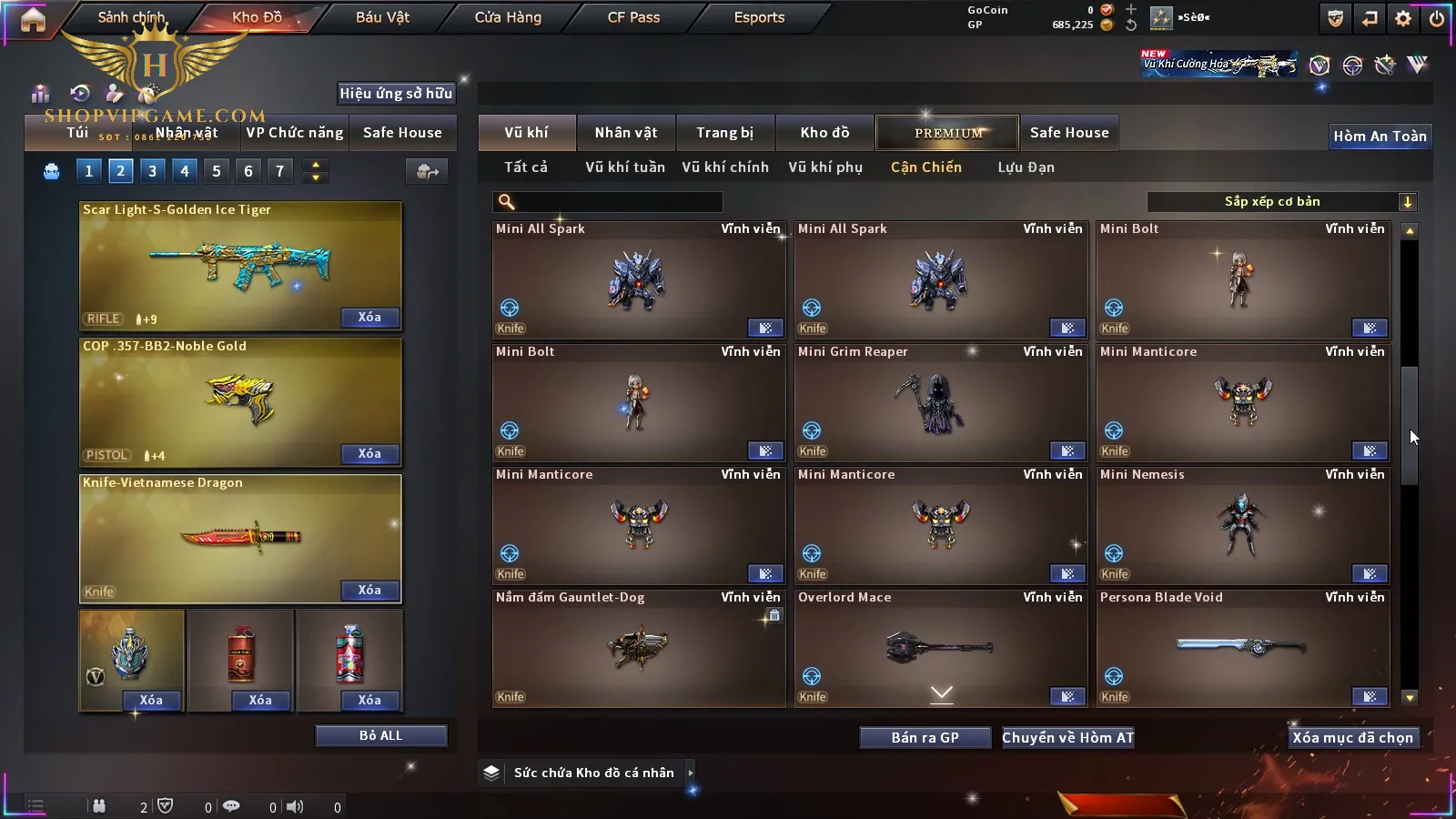Viewport: 1456px width, 819px height.
Task: Filter by Lựu Đạn category
Action: 1026,167
